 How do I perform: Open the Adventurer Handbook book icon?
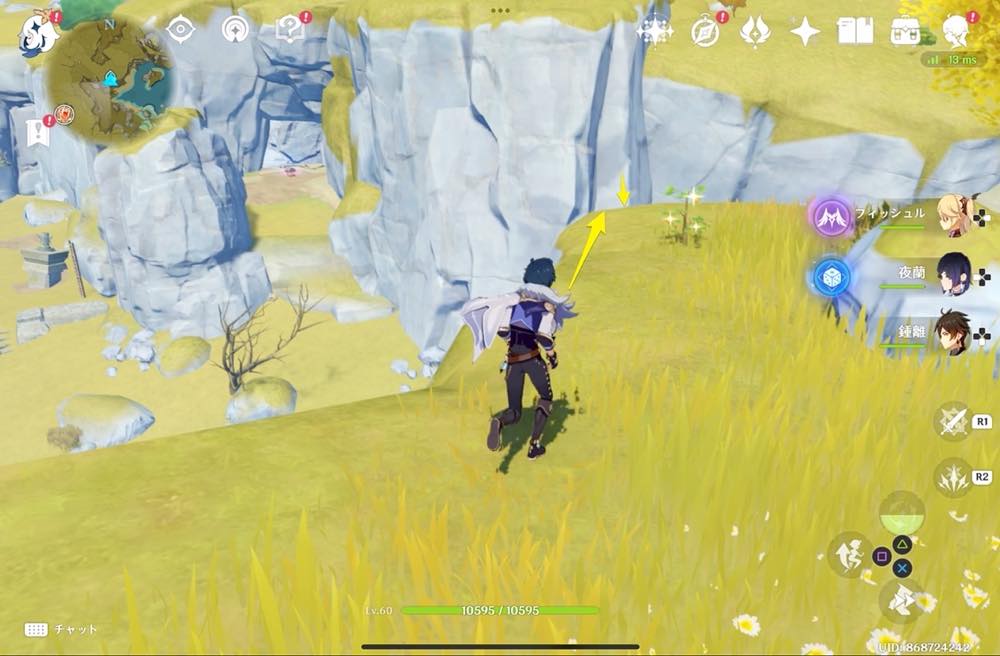point(855,32)
